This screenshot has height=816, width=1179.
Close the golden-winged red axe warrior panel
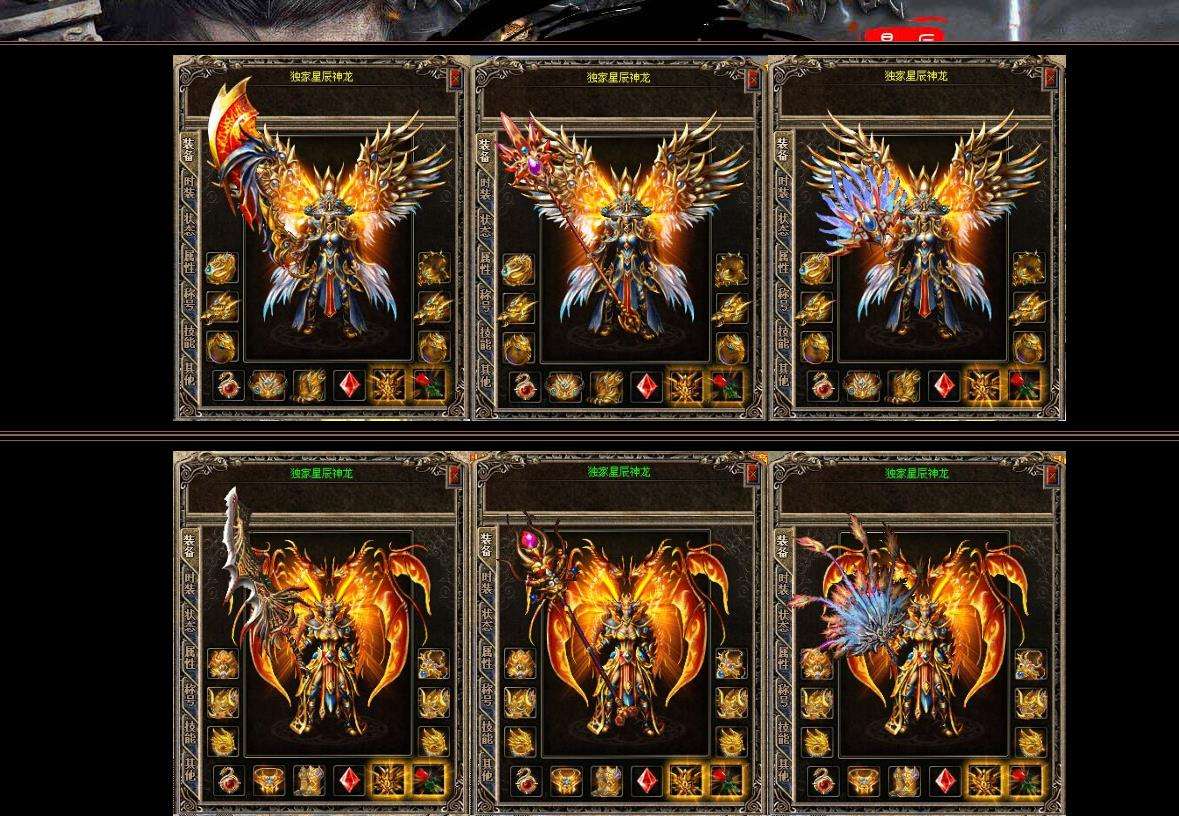coord(455,77)
